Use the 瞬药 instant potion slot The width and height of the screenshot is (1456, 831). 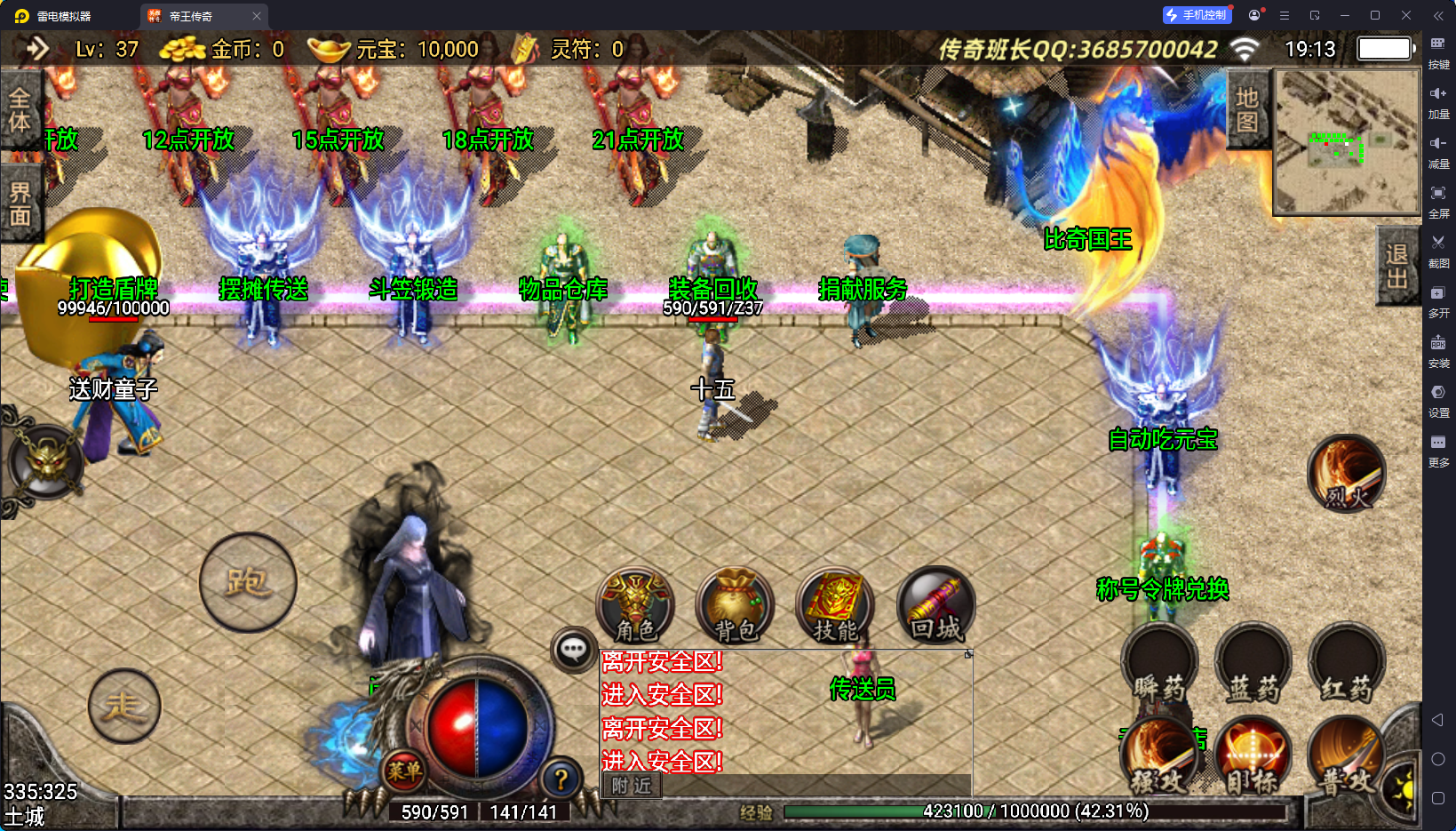coord(1160,662)
